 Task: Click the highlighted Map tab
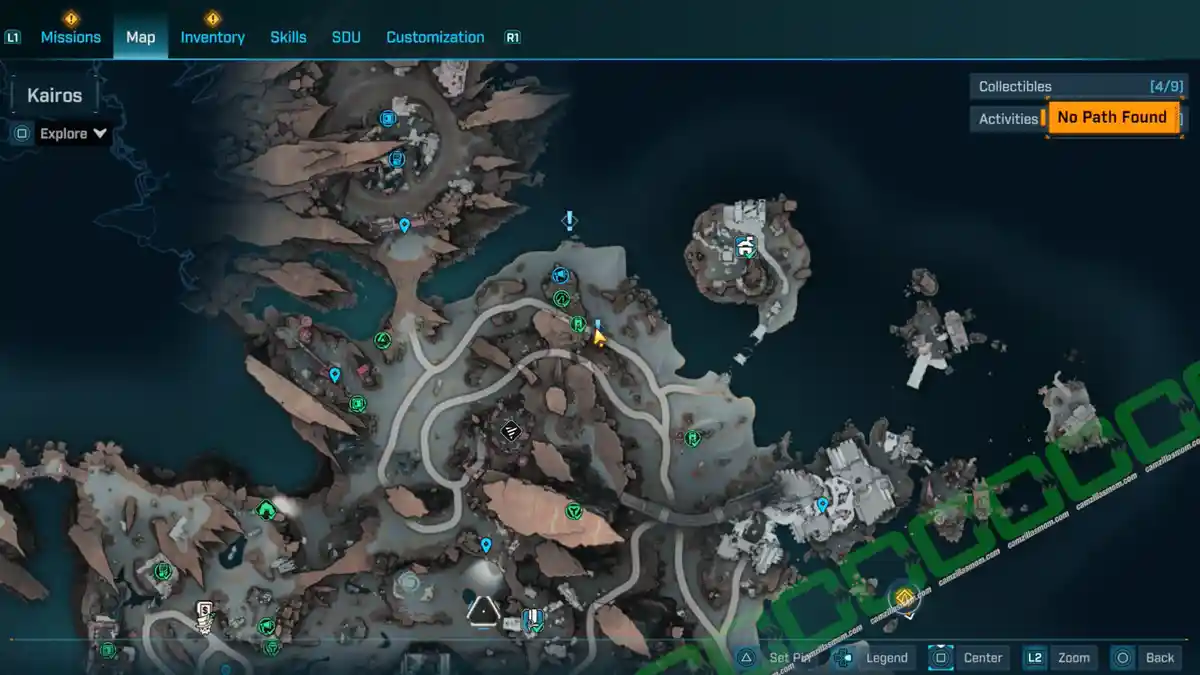[140, 37]
